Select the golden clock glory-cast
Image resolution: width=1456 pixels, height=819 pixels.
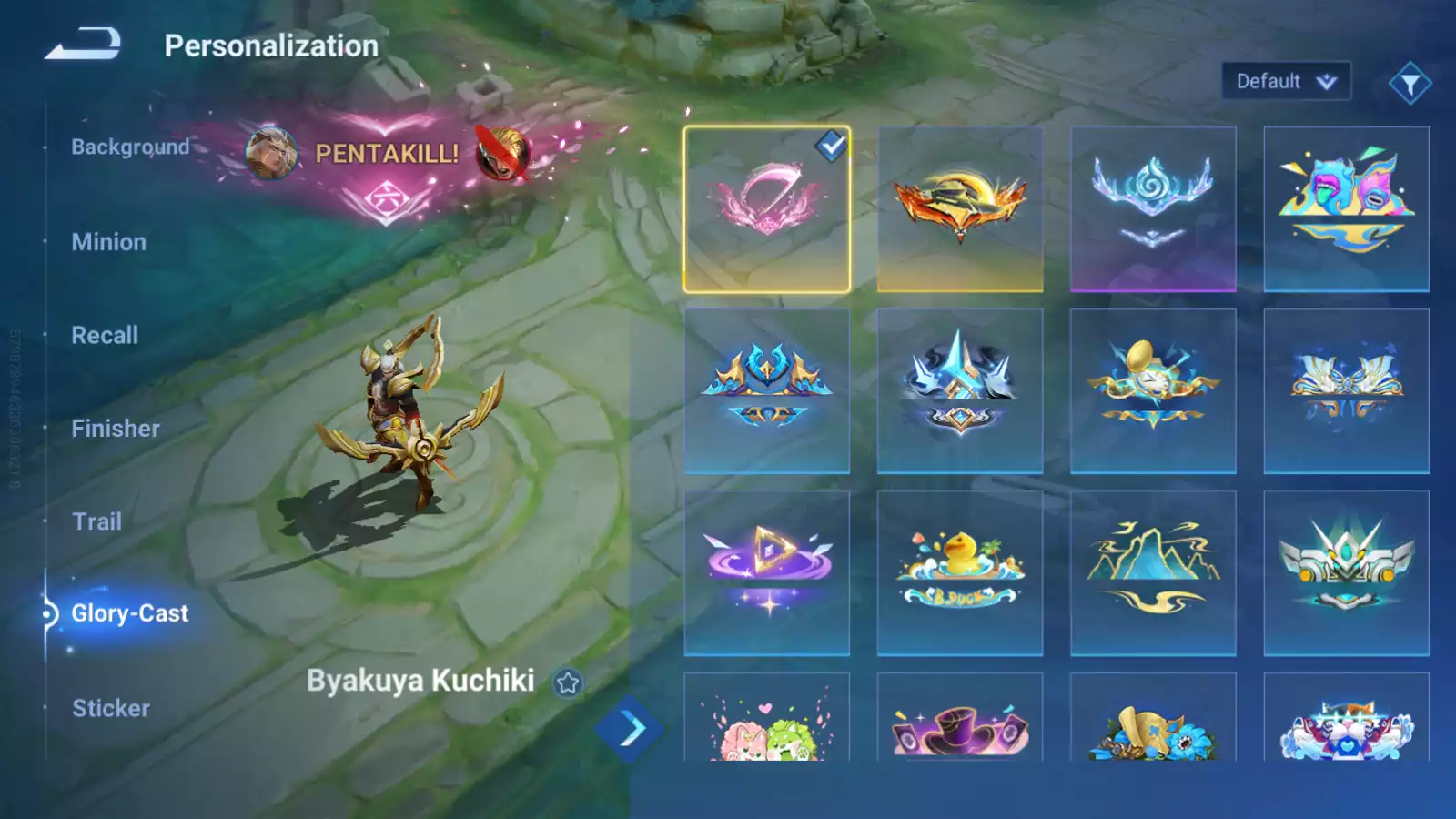coord(1153,391)
